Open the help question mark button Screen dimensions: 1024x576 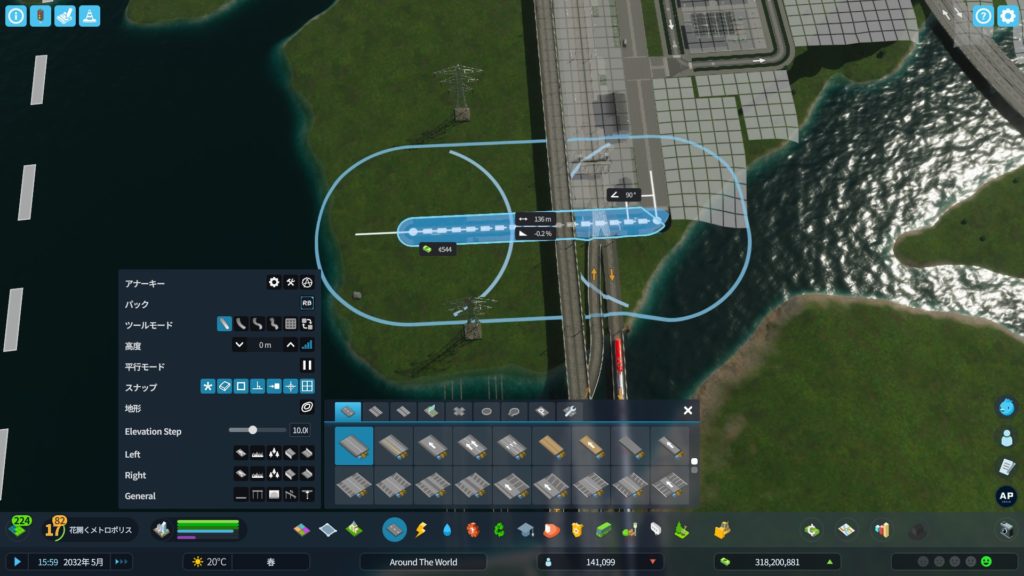[983, 16]
